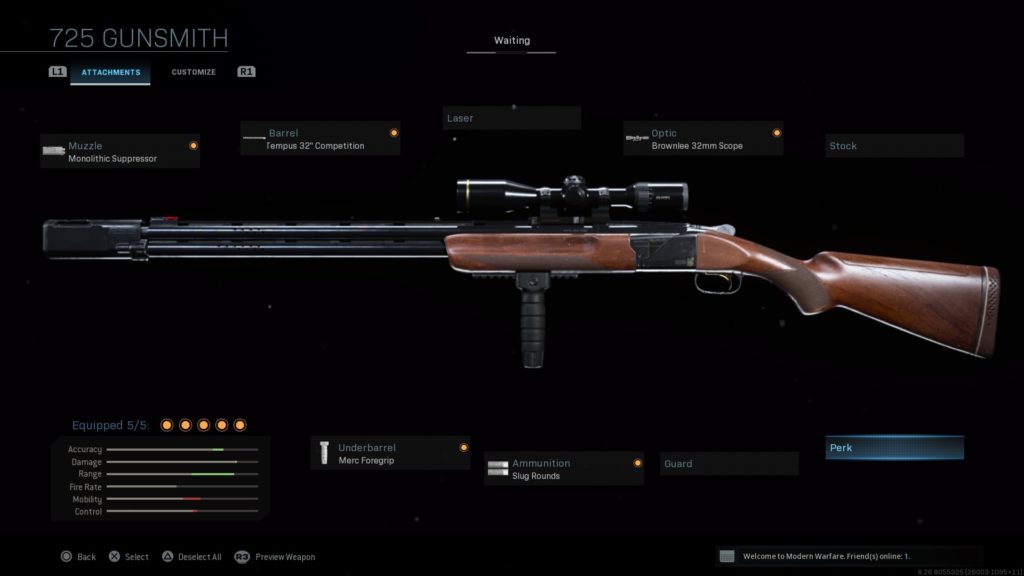This screenshot has height=576, width=1024.
Task: Select the Attachments tab
Action: coord(110,72)
